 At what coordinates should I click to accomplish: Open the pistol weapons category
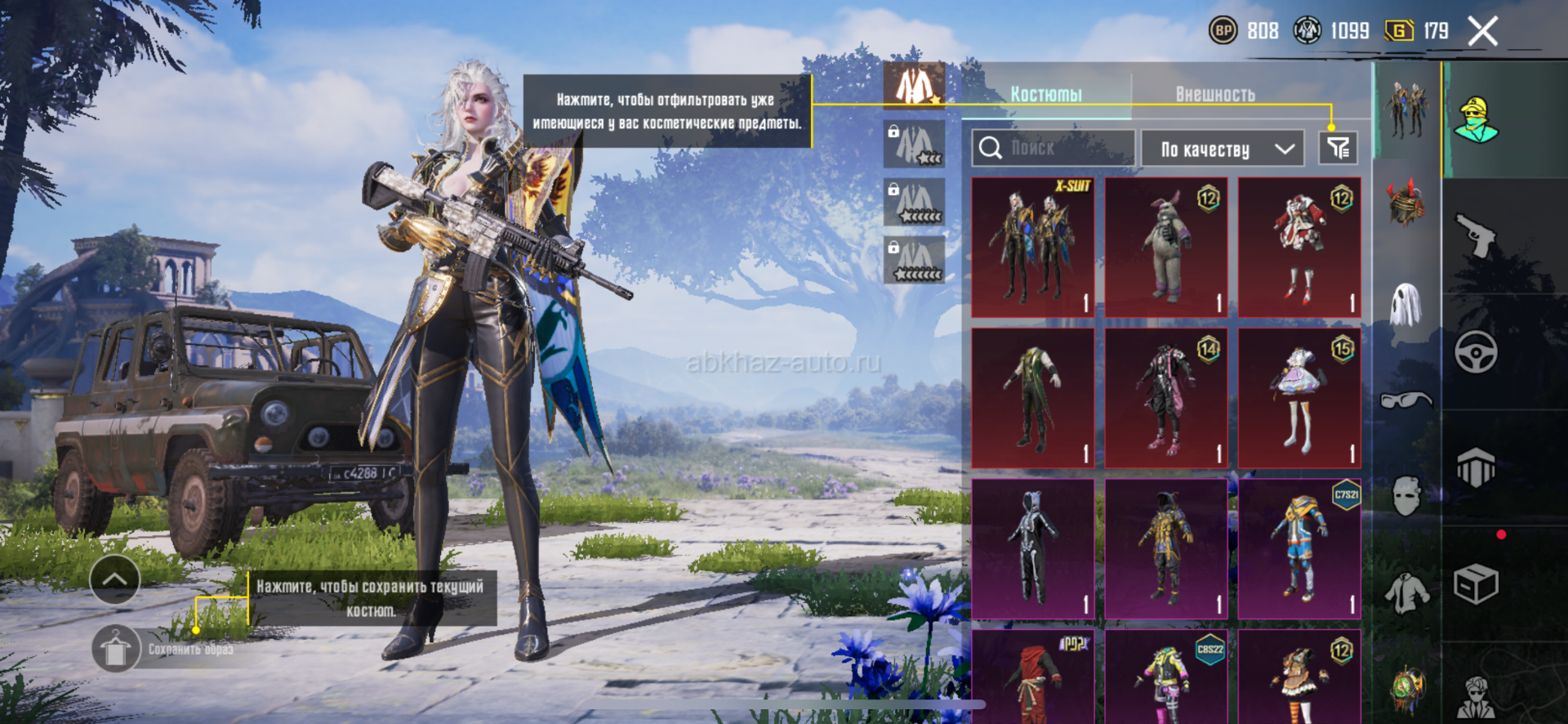point(1476,235)
